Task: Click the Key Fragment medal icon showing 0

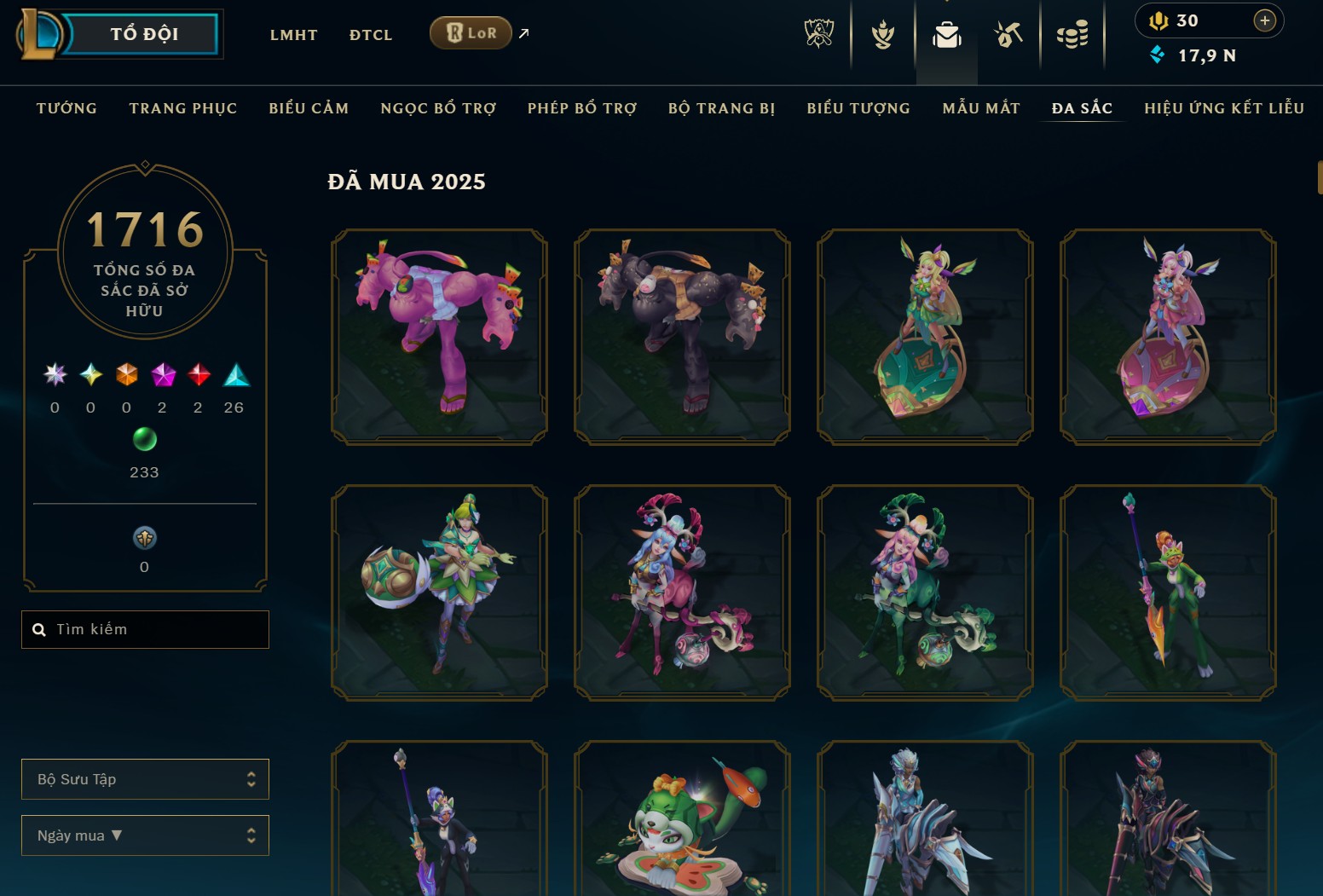Action: pyautogui.click(x=144, y=540)
